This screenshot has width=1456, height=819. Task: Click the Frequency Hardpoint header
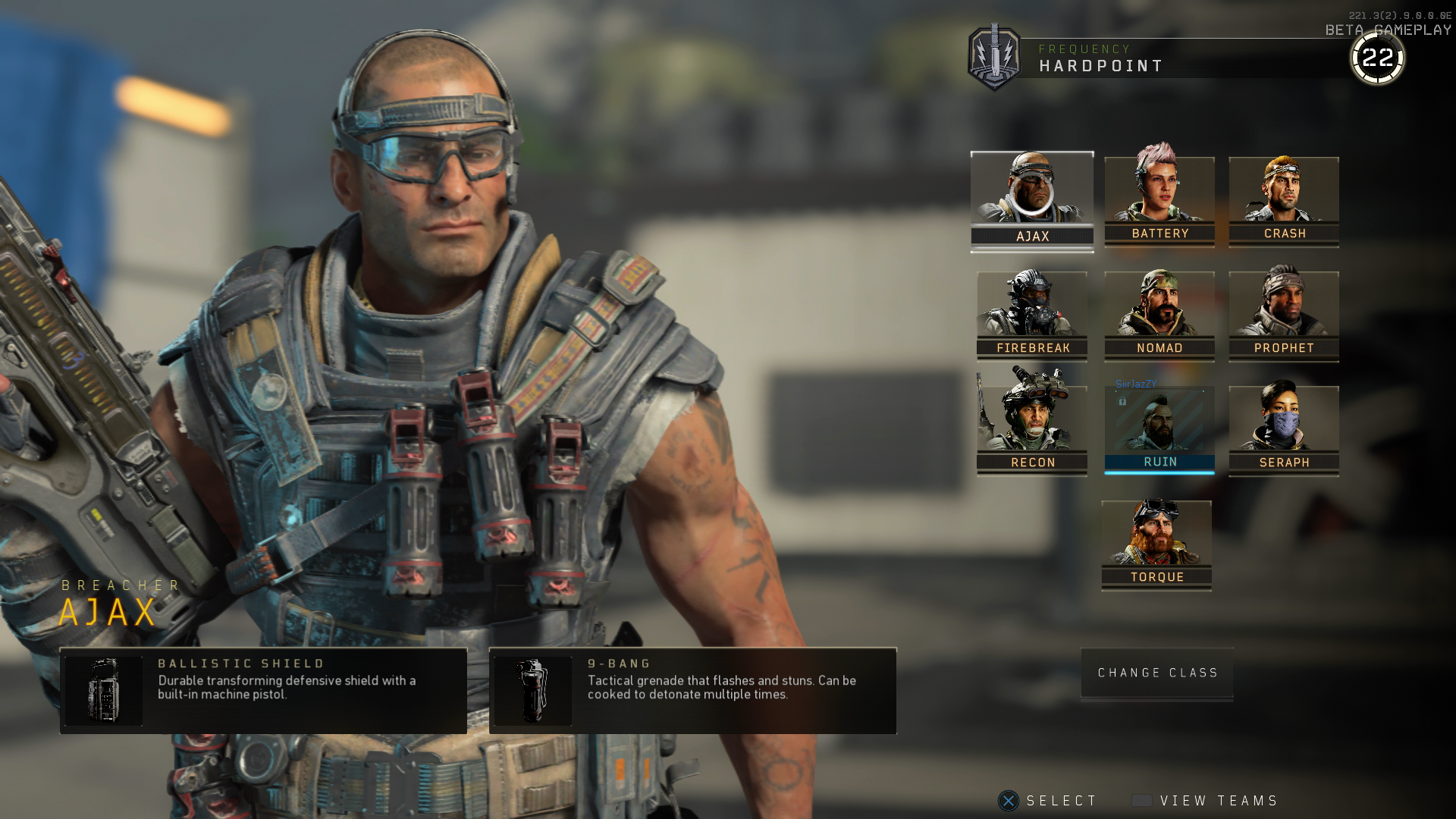(1101, 58)
